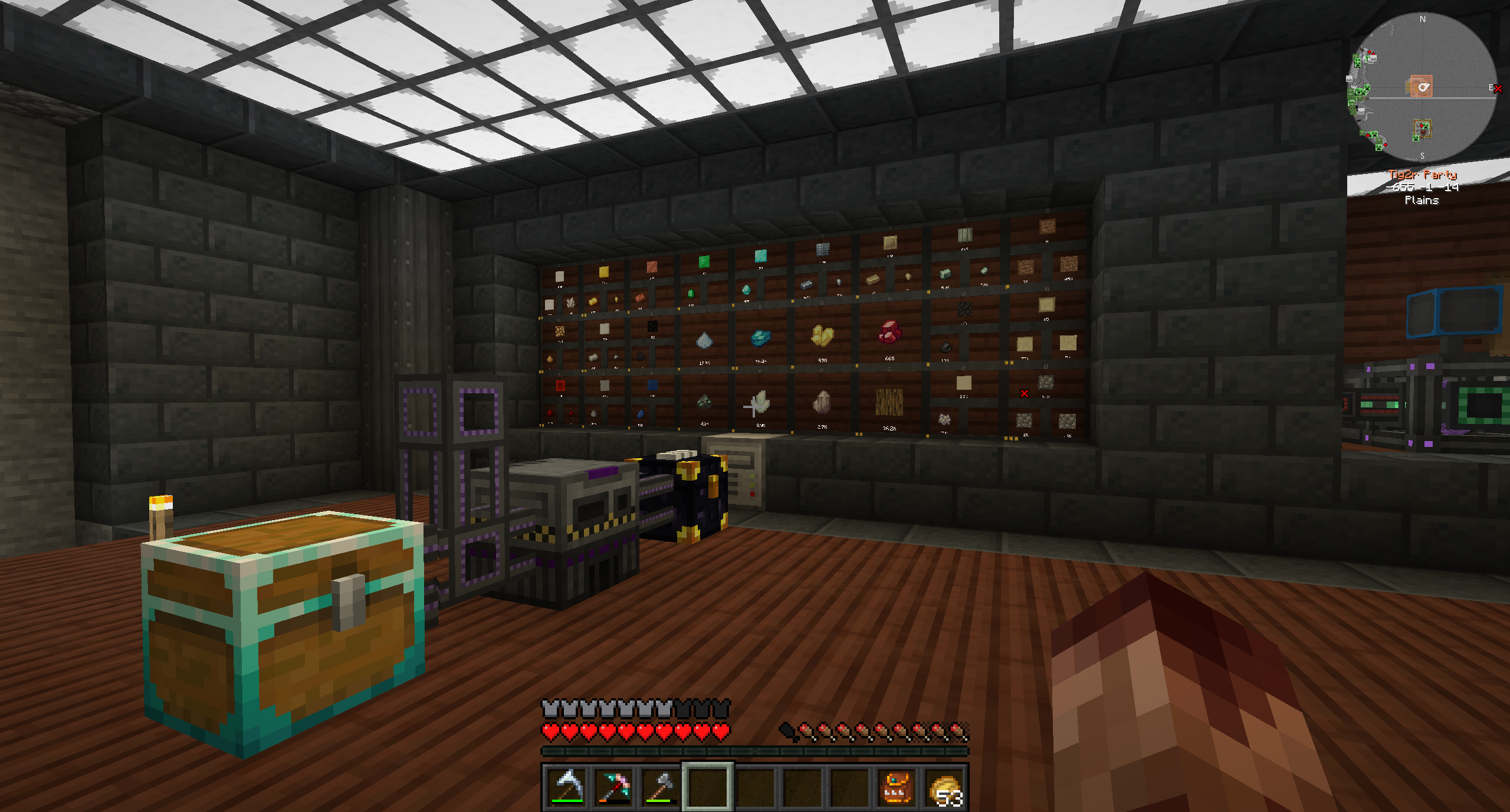Click the red X waypoint on the minimap
Viewport: 1510px width, 812px height.
(1498, 88)
